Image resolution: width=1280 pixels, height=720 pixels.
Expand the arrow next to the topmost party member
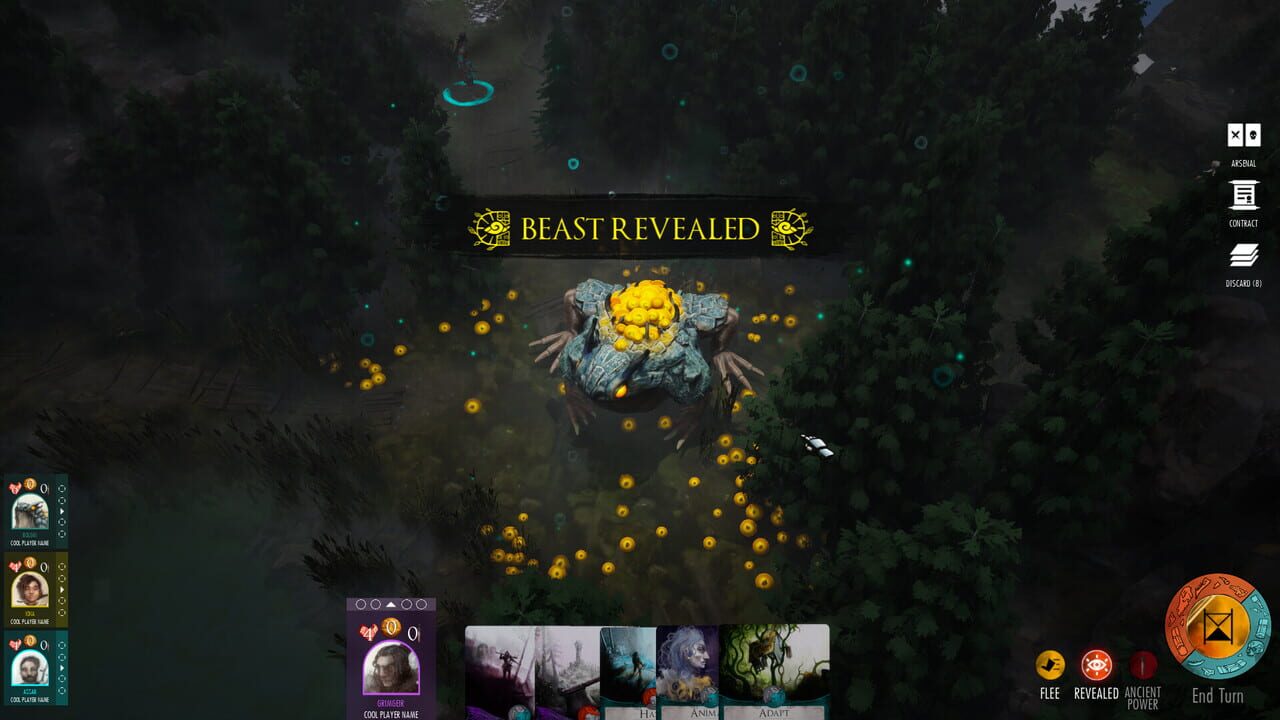[61, 513]
